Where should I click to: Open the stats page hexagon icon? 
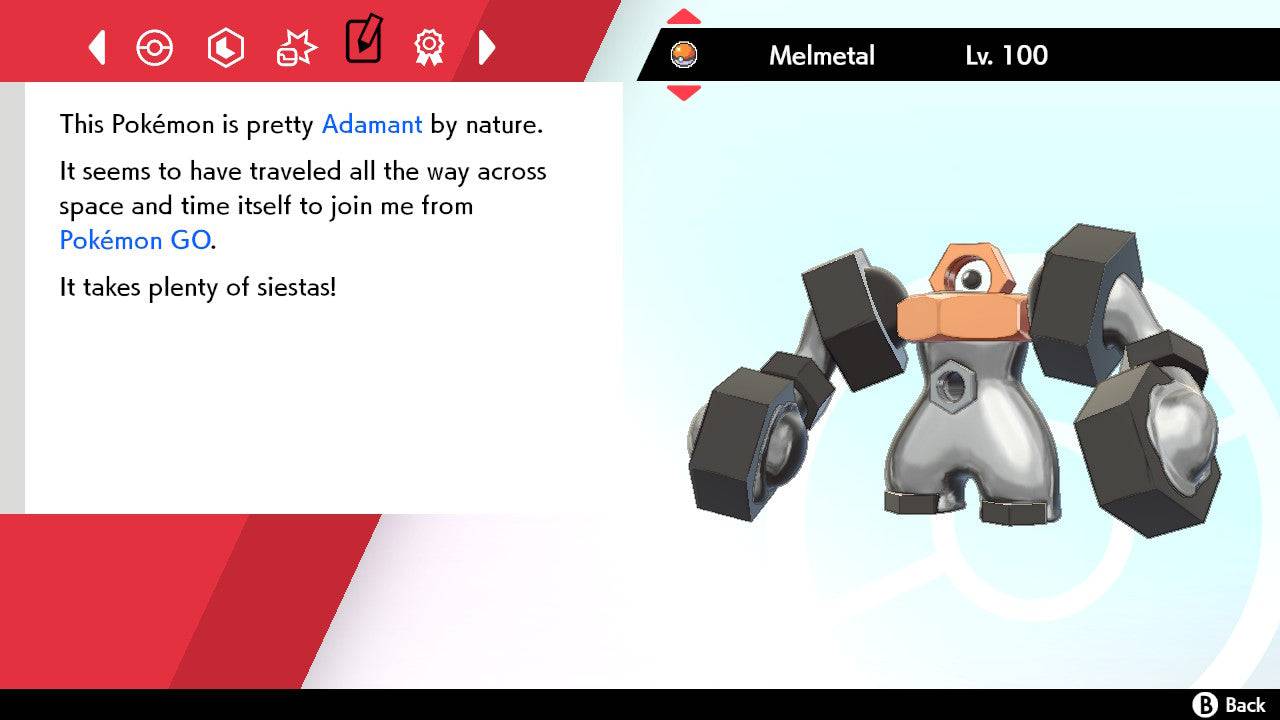pos(225,47)
